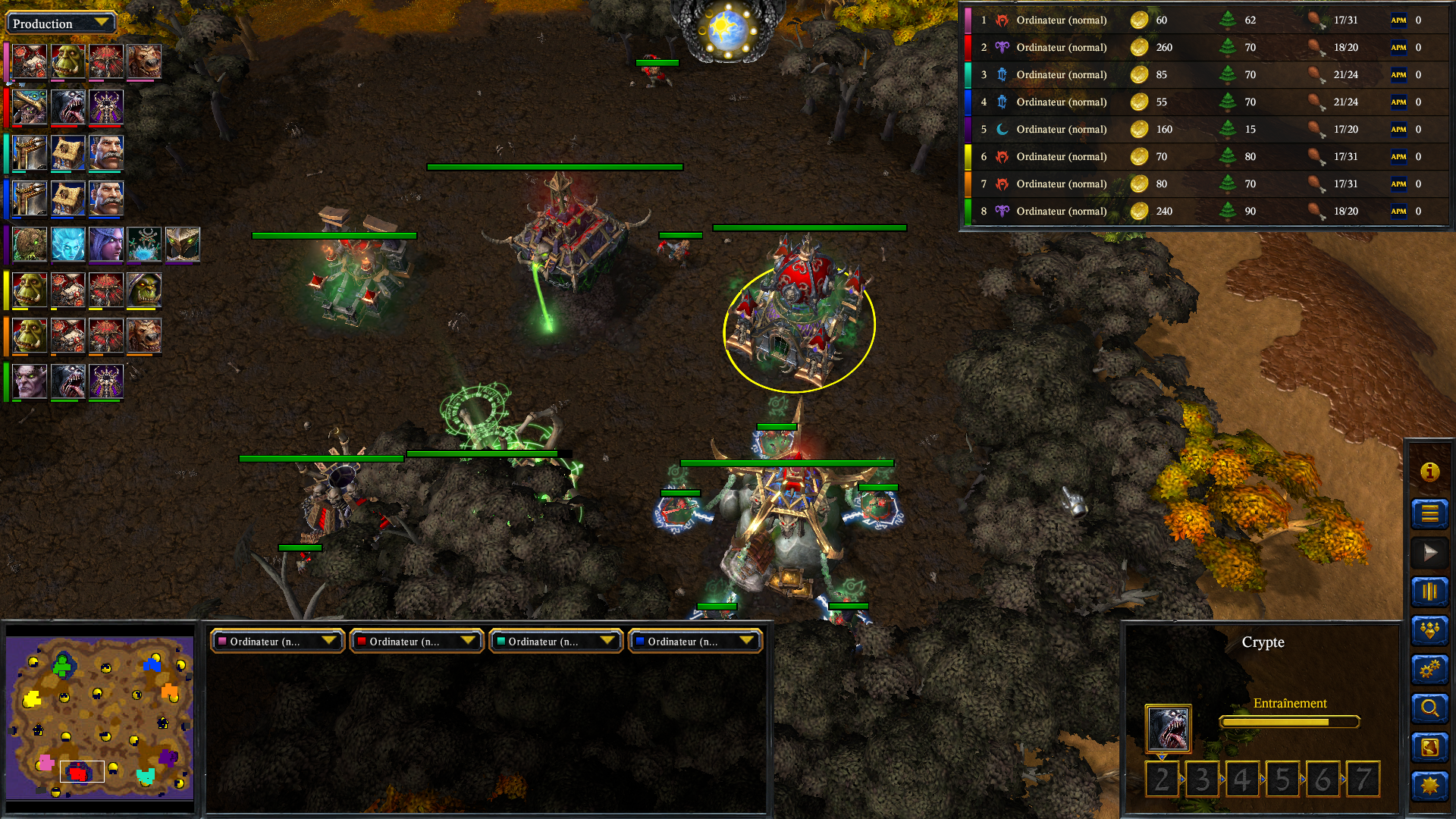Open the pink Ordinateur player dropdown
The width and height of the screenshot is (1456, 819).
[x=278, y=642]
